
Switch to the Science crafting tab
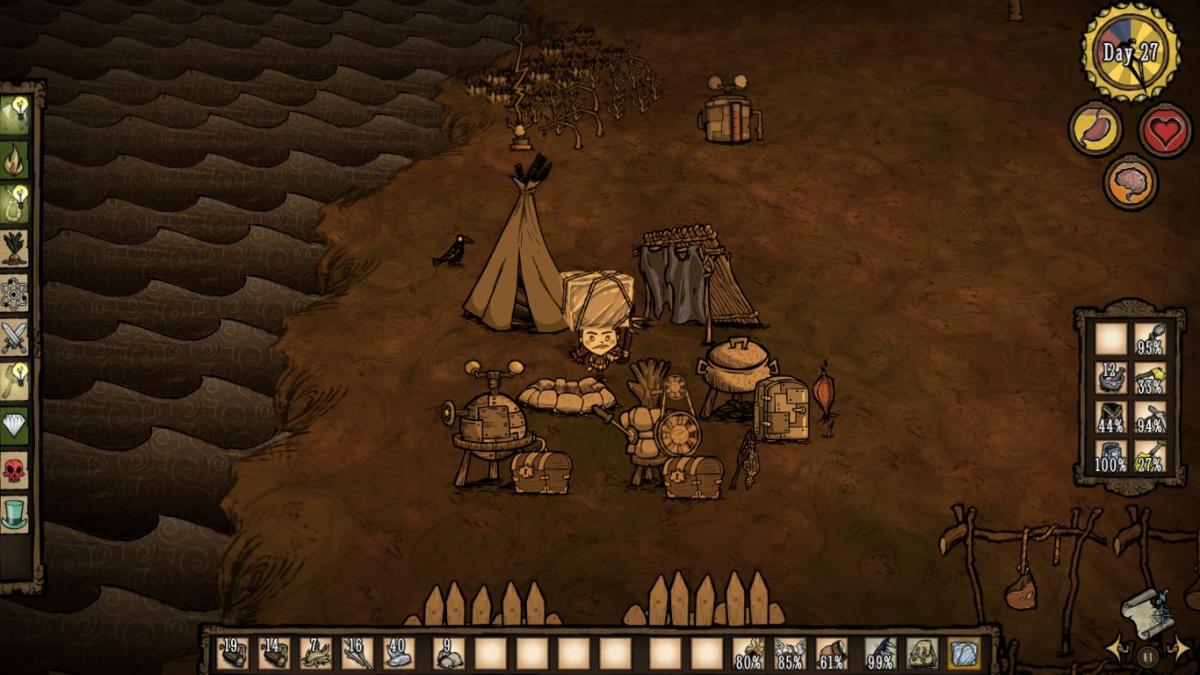(x=14, y=294)
